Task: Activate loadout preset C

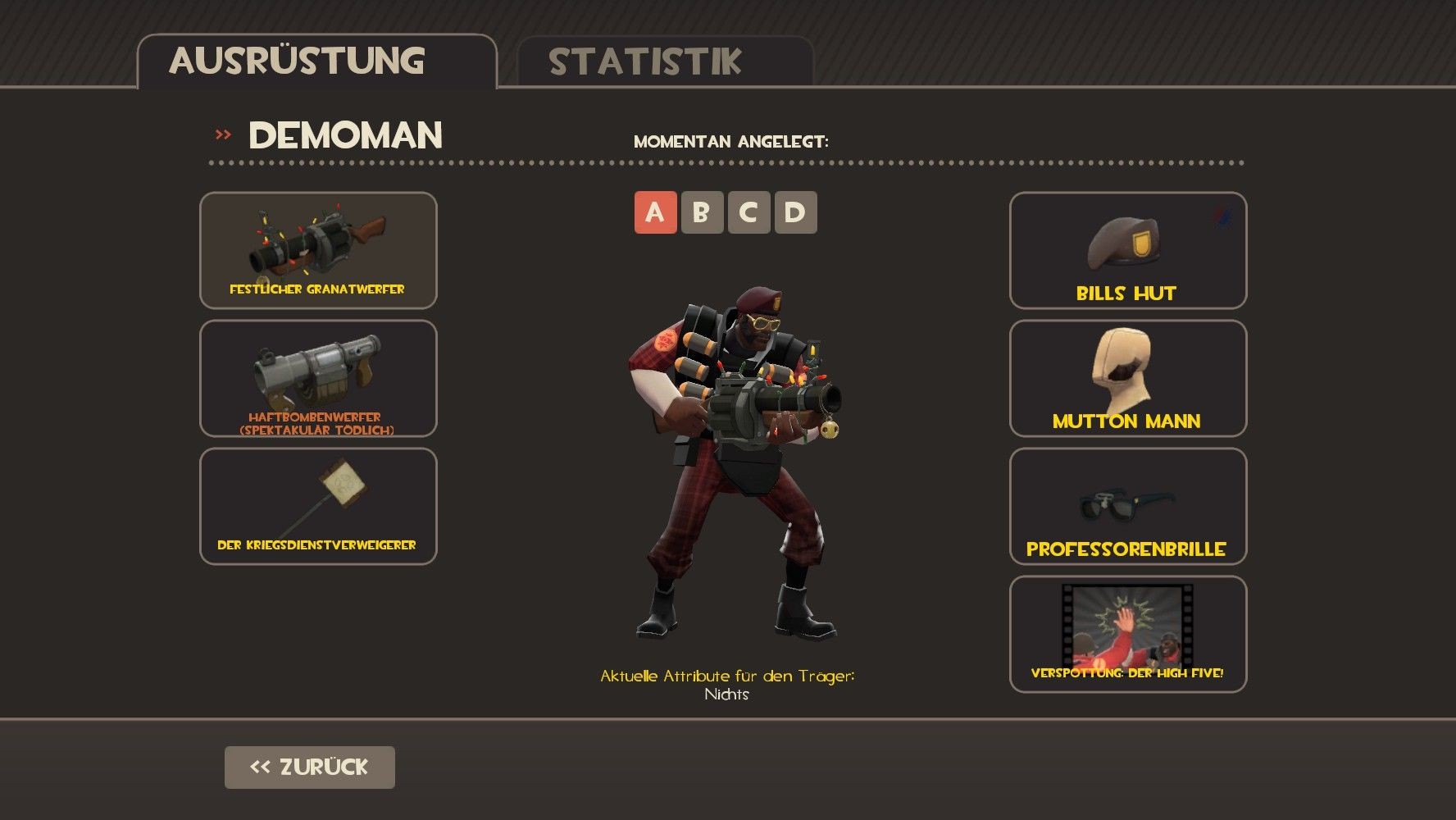Action: click(748, 213)
